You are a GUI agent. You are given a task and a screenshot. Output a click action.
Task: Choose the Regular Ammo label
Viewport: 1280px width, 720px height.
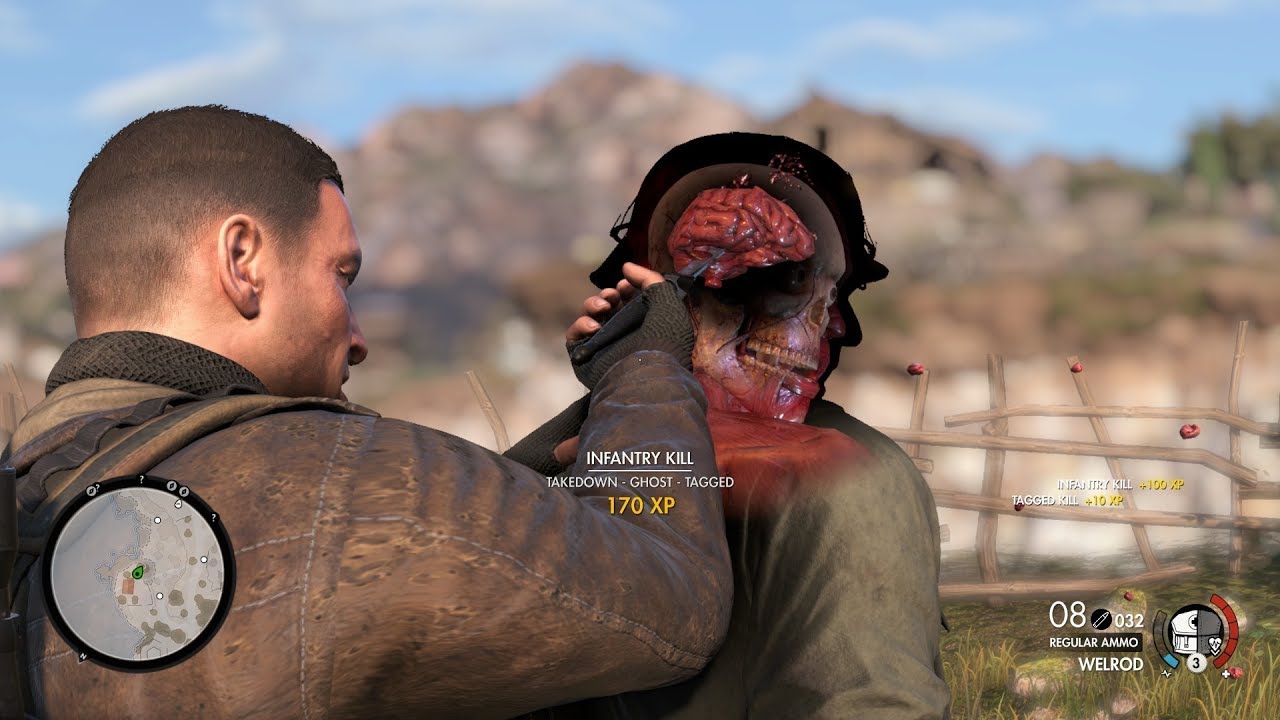pyautogui.click(x=1094, y=642)
